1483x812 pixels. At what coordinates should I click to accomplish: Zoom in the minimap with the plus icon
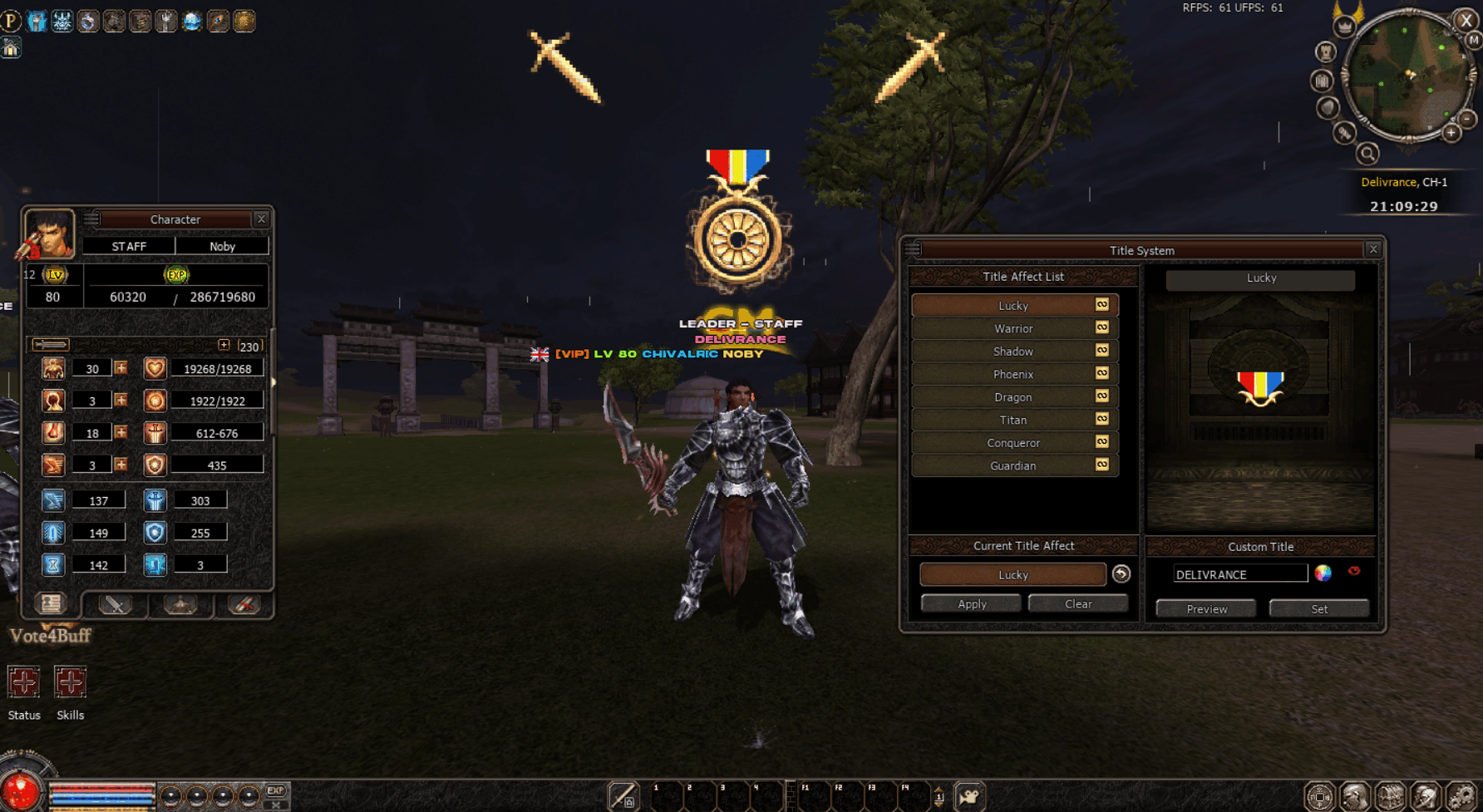tap(1451, 133)
